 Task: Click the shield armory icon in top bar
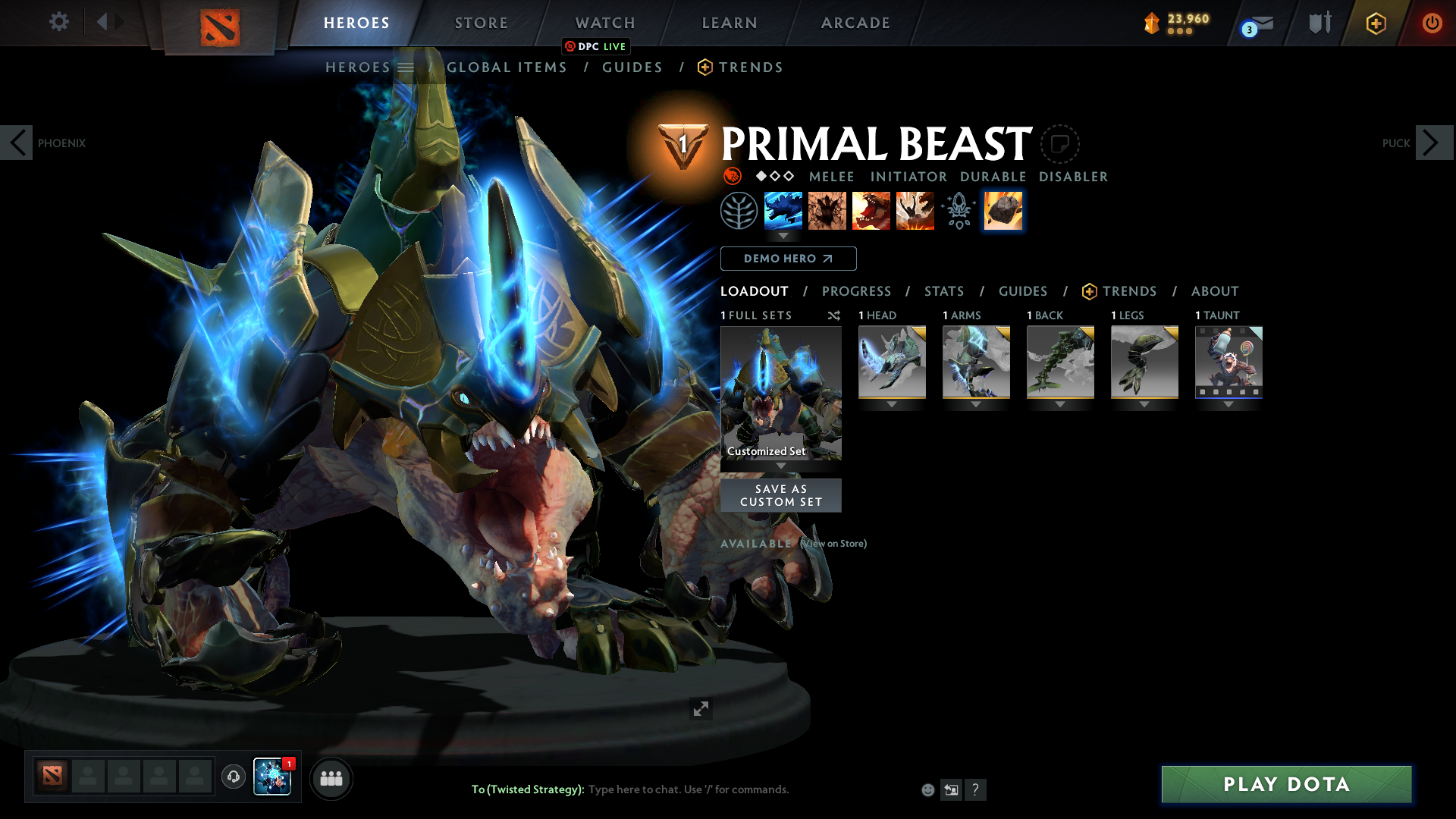pyautogui.click(x=1318, y=23)
